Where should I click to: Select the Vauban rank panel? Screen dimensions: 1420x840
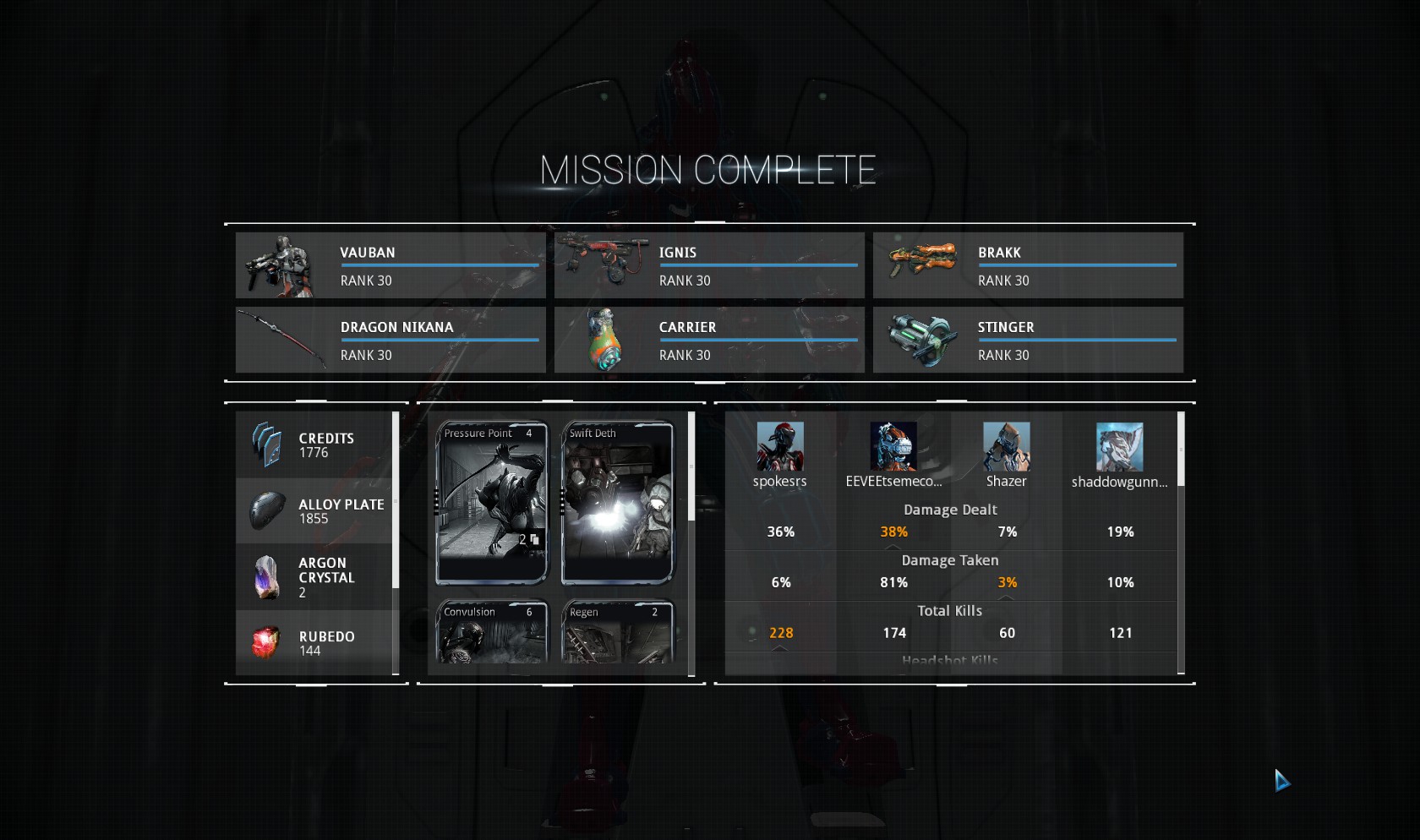[390, 265]
